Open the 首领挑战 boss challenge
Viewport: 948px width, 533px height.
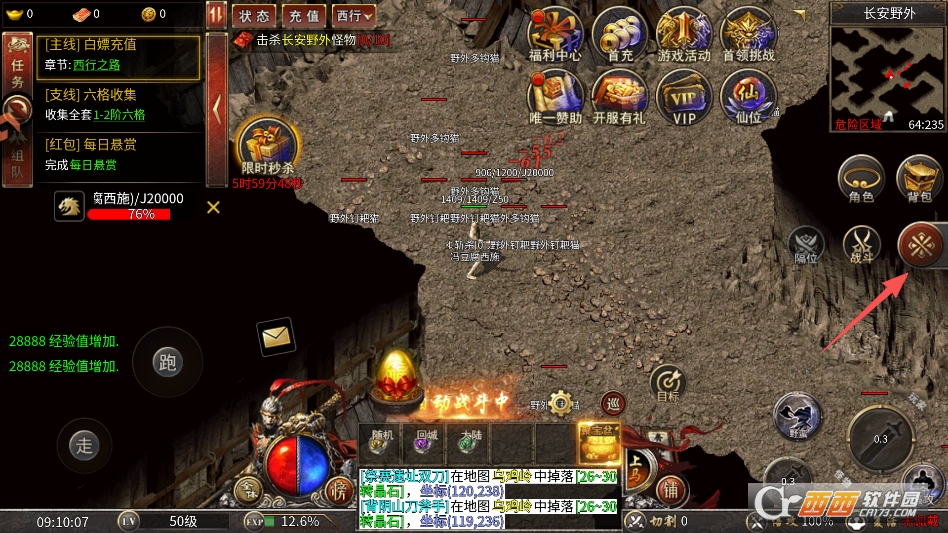point(748,35)
